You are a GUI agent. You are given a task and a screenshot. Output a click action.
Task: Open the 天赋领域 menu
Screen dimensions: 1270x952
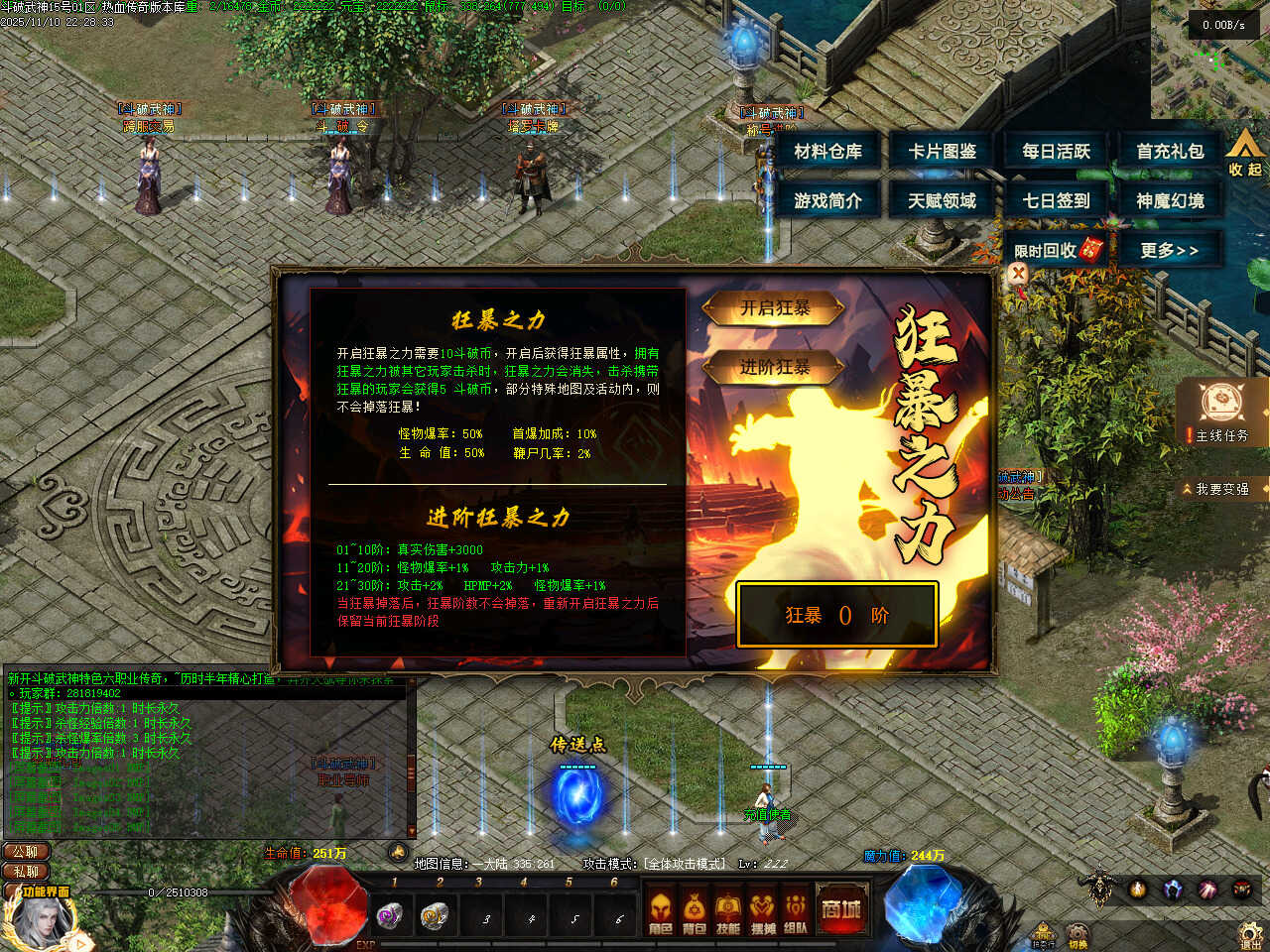click(x=943, y=201)
